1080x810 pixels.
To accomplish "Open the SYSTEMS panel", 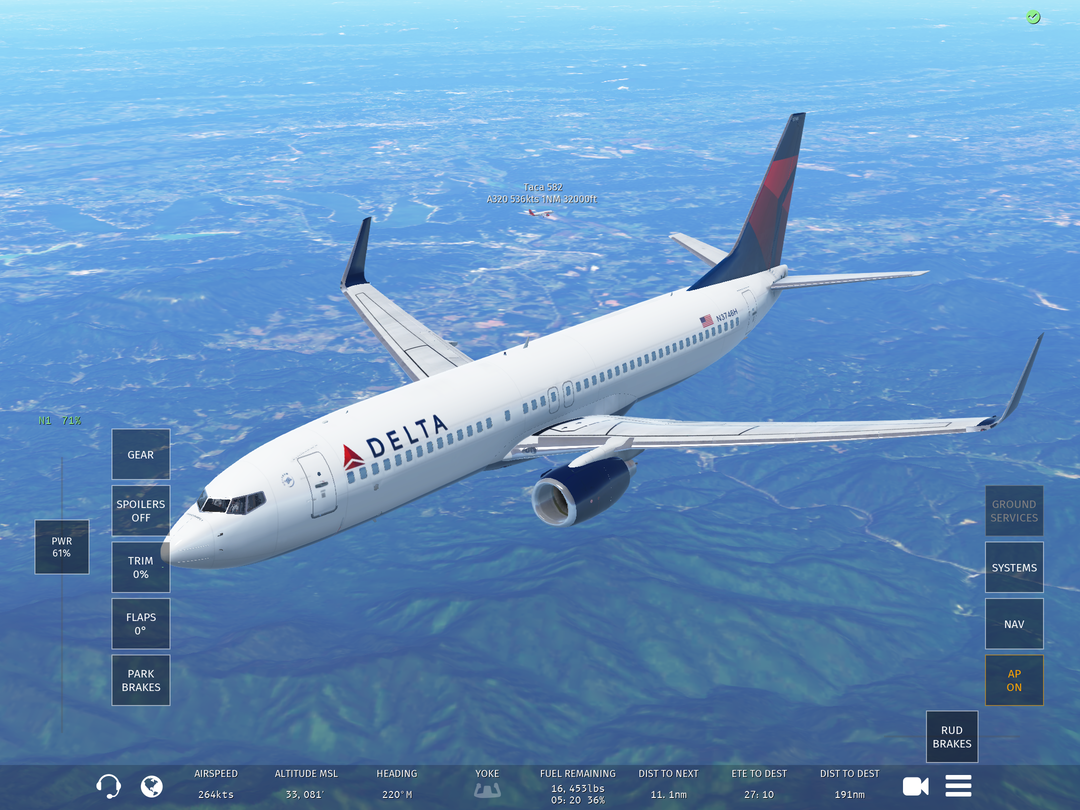I will [x=1014, y=568].
